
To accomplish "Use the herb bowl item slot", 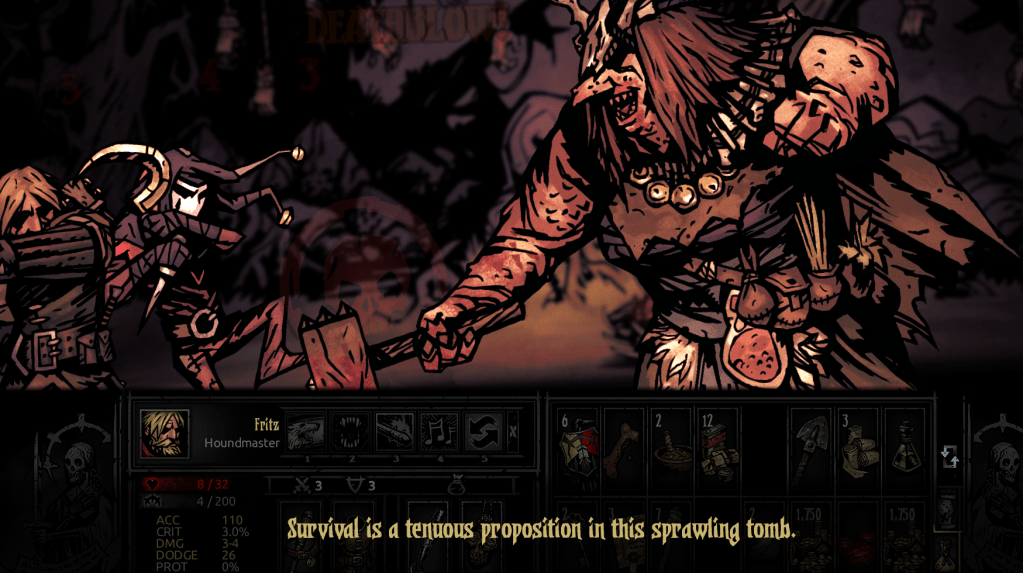I will click(671, 444).
